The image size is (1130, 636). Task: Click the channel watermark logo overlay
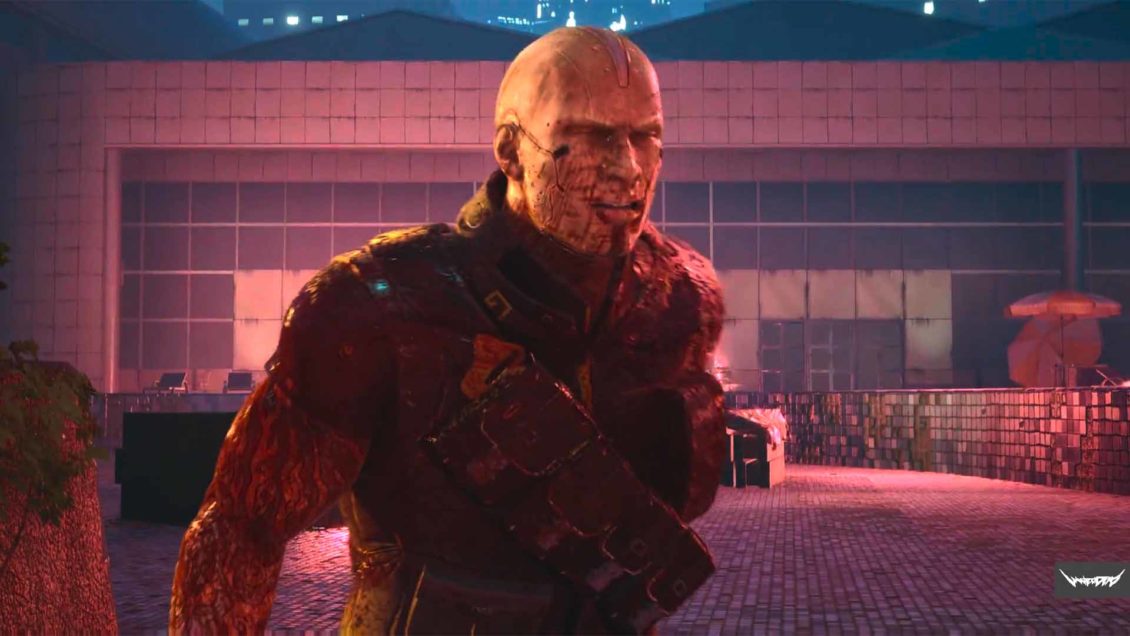click(x=1091, y=580)
